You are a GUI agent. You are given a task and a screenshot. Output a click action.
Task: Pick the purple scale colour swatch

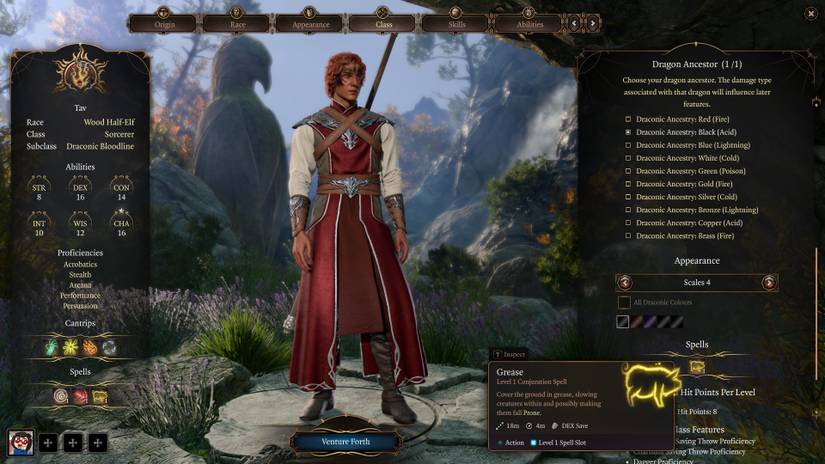(650, 322)
